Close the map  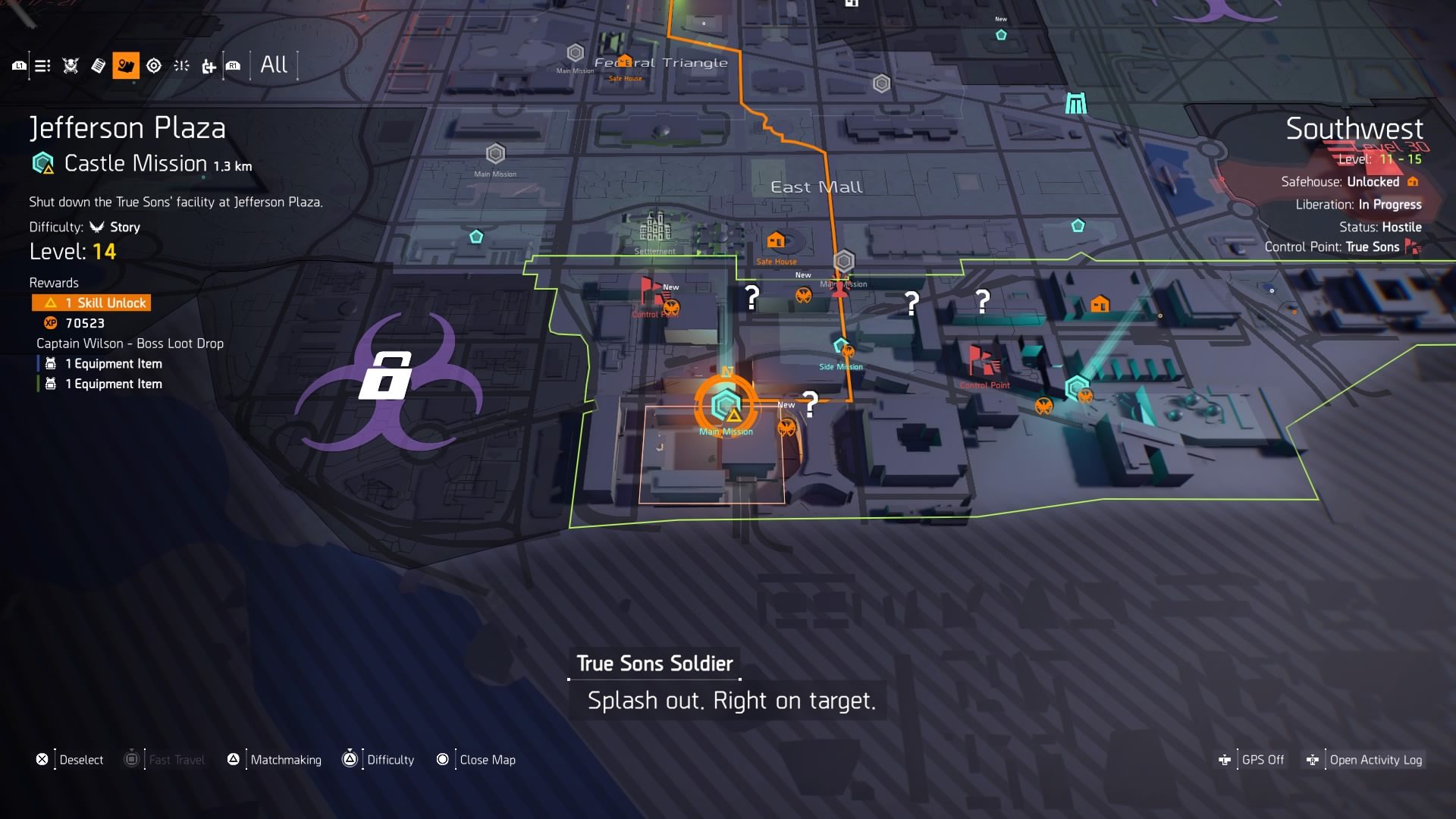[x=487, y=760]
